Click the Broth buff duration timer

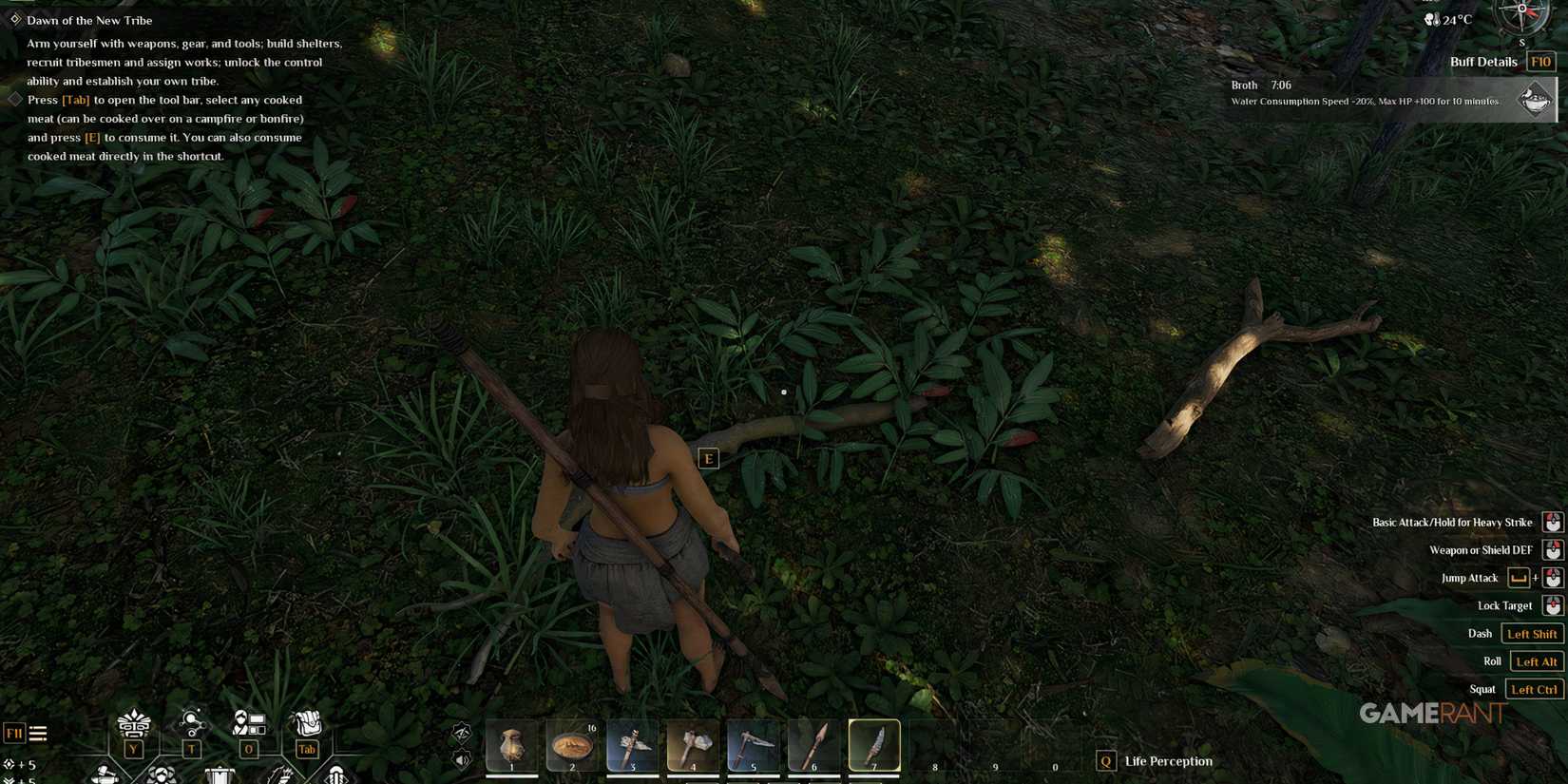tap(1280, 85)
